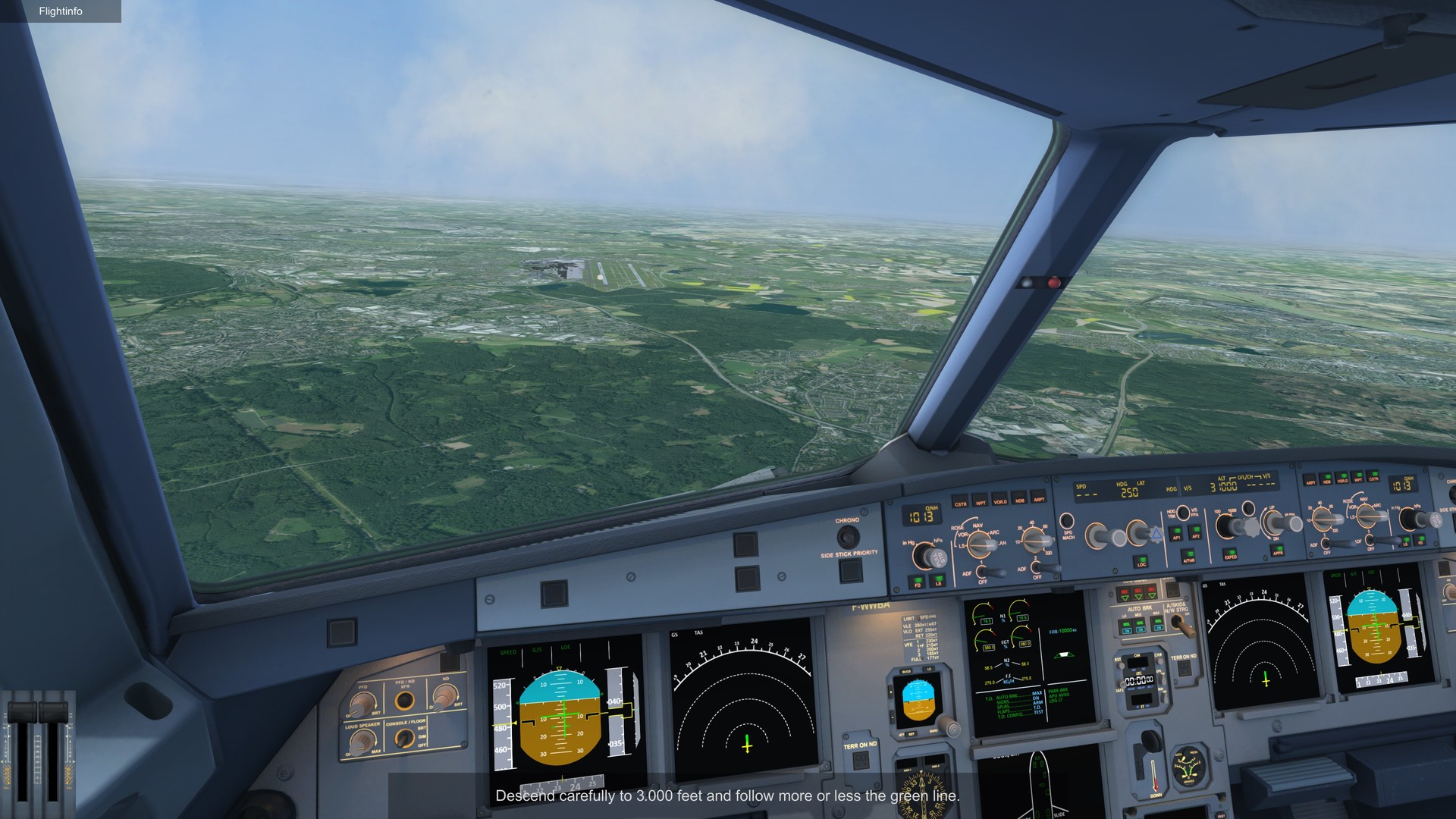Open the Flightinfo menu

(61, 11)
